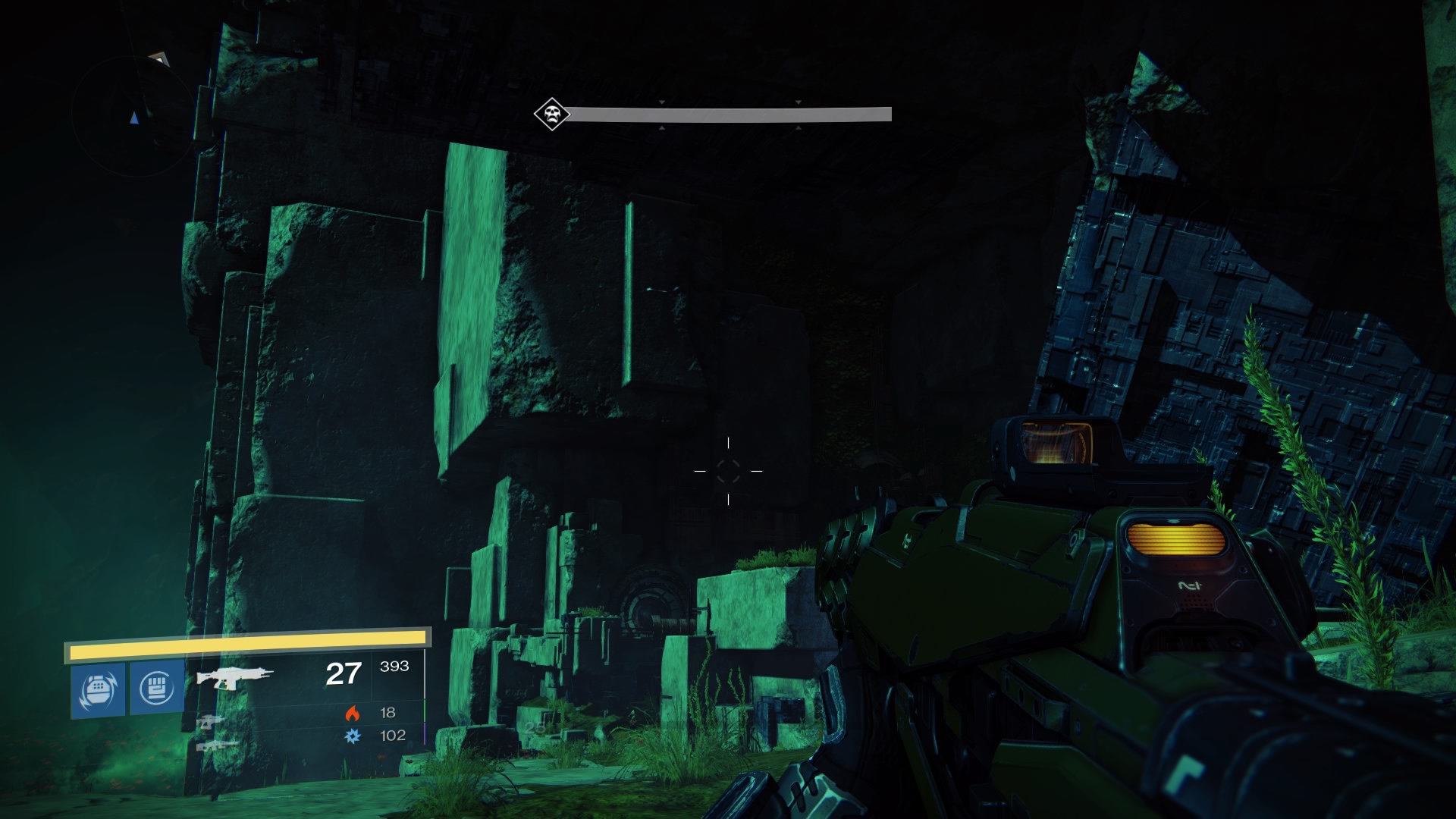Select the orange flame ammo icon
Screen dimensions: 1456x819
click(352, 713)
